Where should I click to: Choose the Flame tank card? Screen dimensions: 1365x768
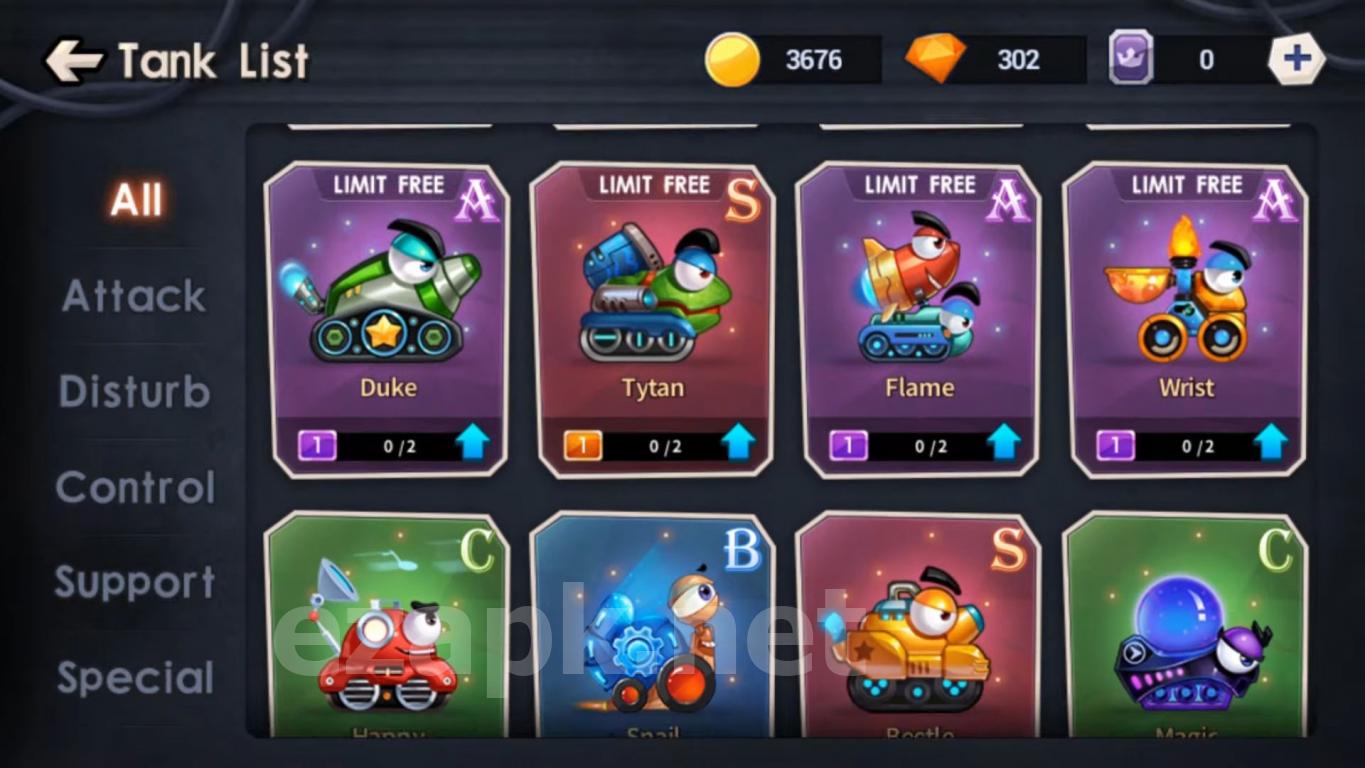pyautogui.click(x=919, y=300)
